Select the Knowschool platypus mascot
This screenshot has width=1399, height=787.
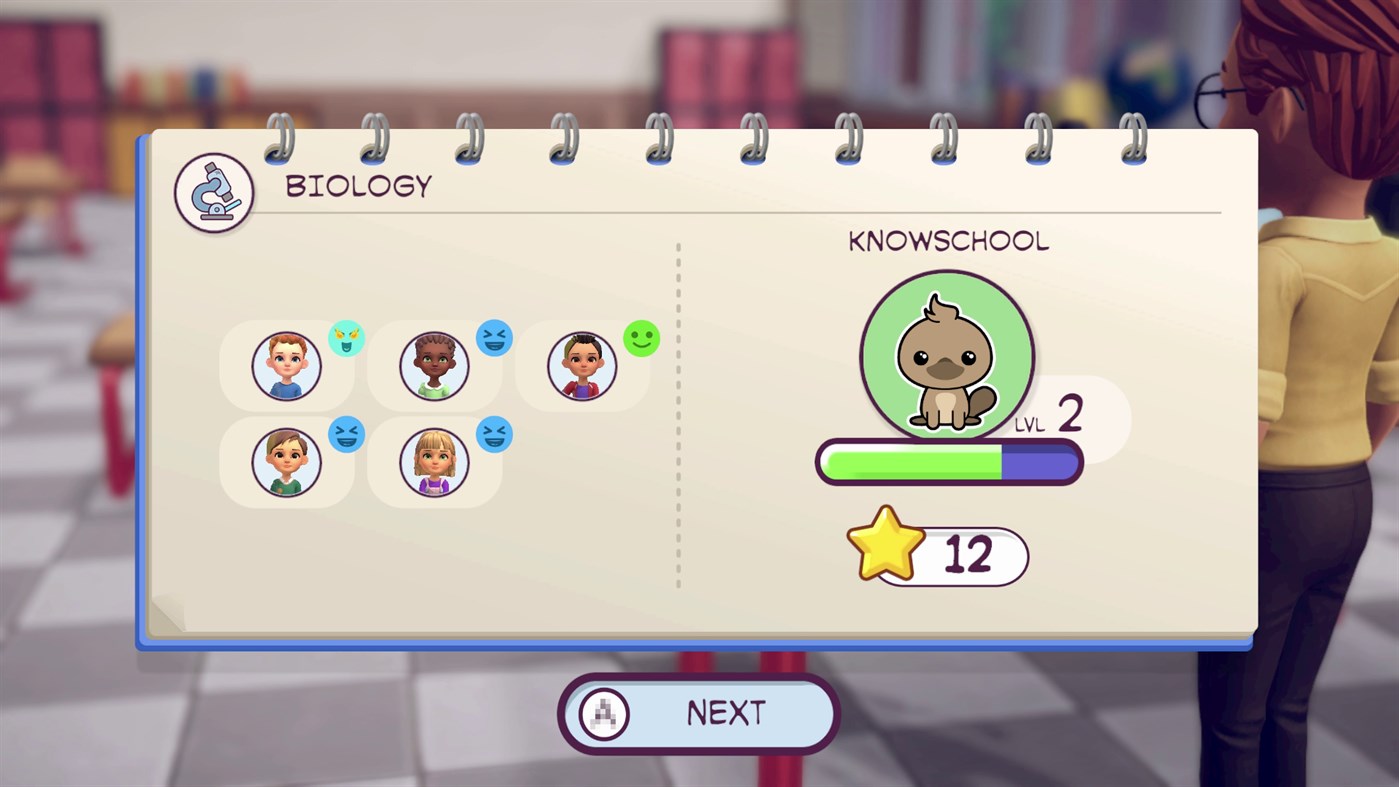pyautogui.click(x=947, y=355)
